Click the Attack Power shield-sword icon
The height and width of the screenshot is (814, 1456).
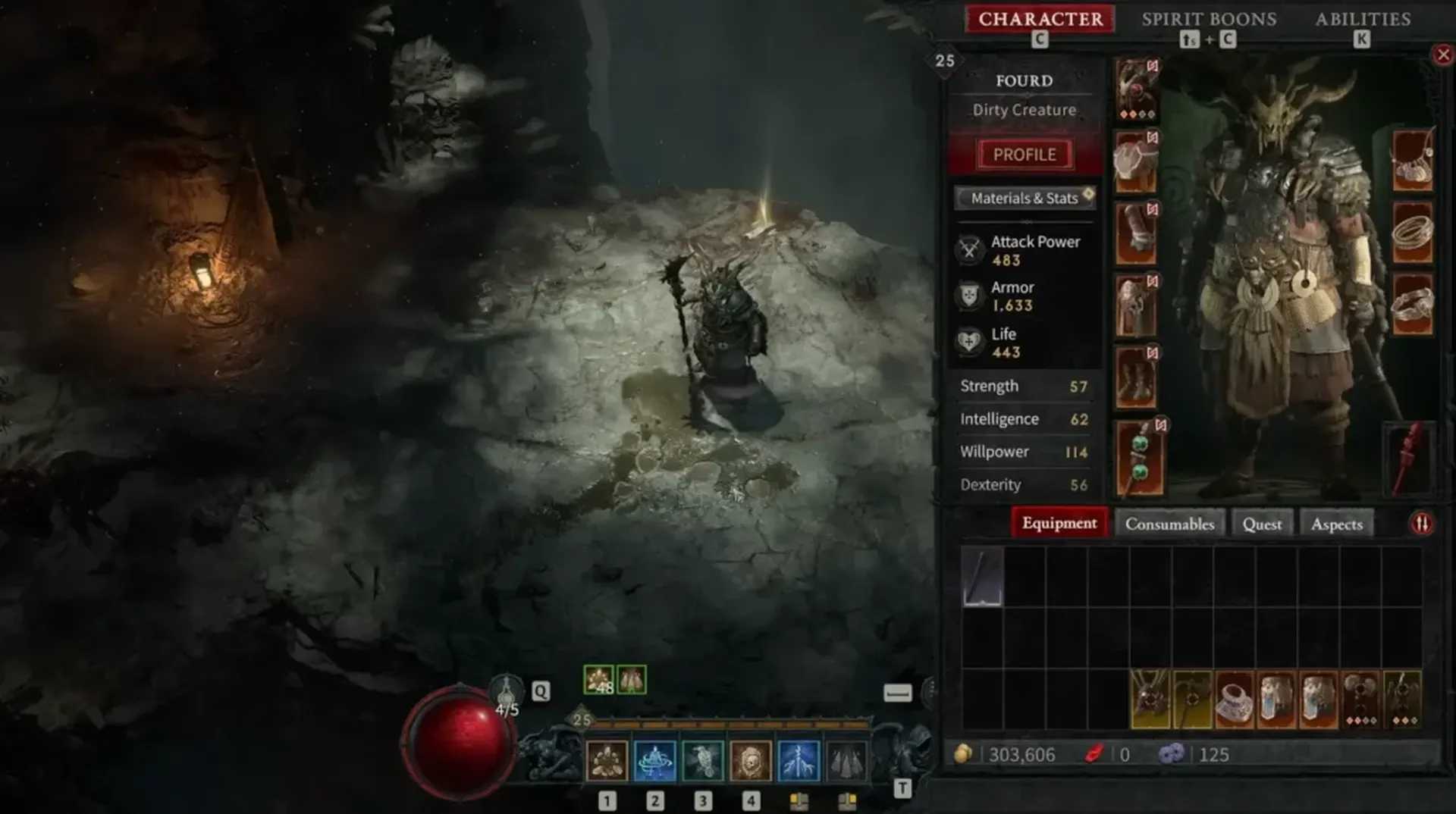pyautogui.click(x=970, y=250)
